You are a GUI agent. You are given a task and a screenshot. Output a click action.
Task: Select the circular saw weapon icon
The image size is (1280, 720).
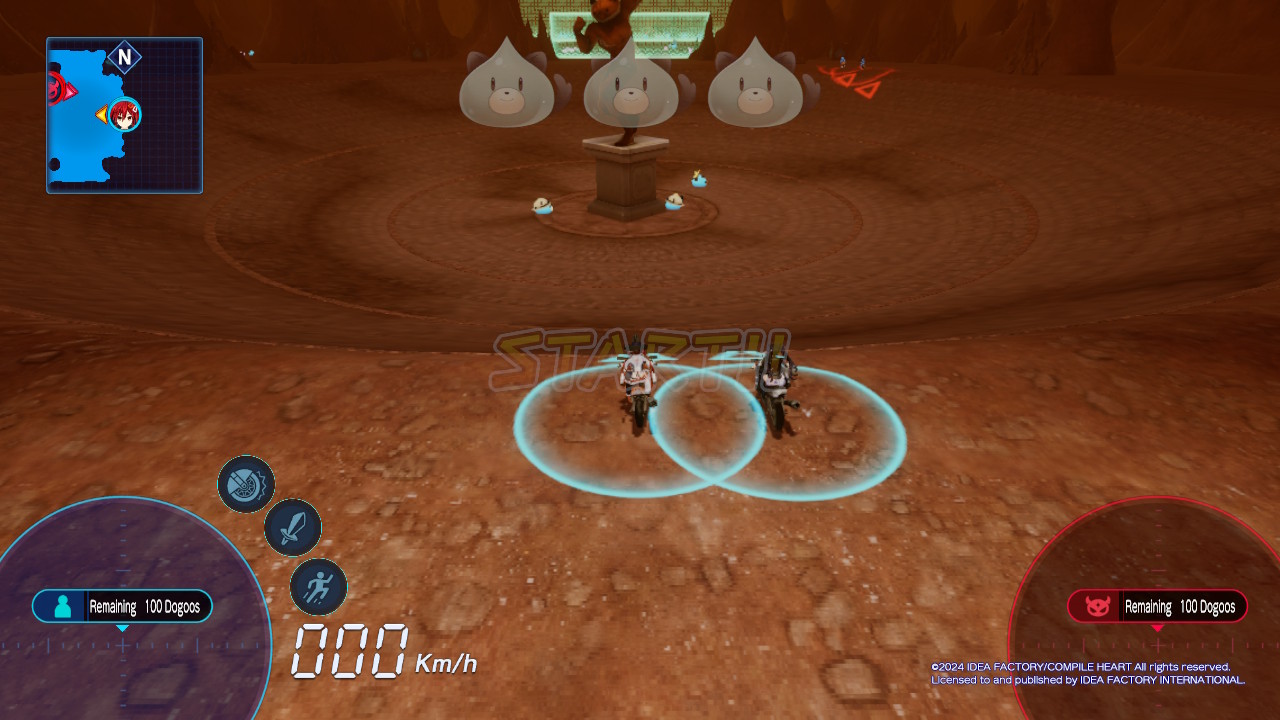246,486
